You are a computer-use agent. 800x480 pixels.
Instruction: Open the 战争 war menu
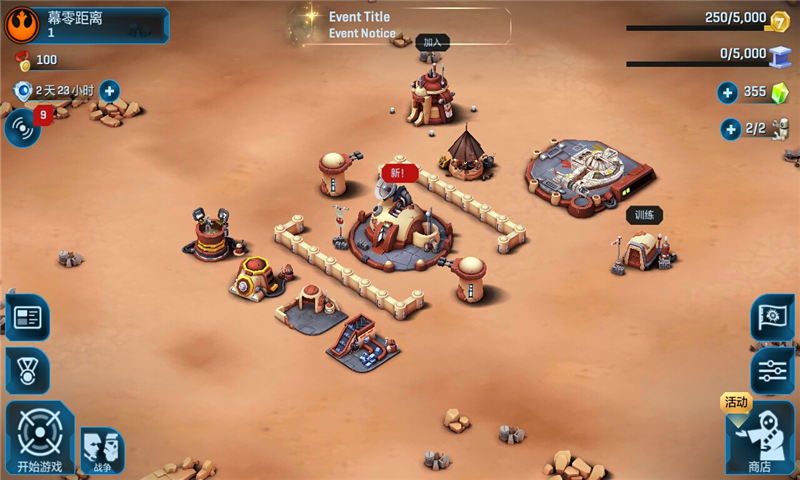tap(102, 451)
